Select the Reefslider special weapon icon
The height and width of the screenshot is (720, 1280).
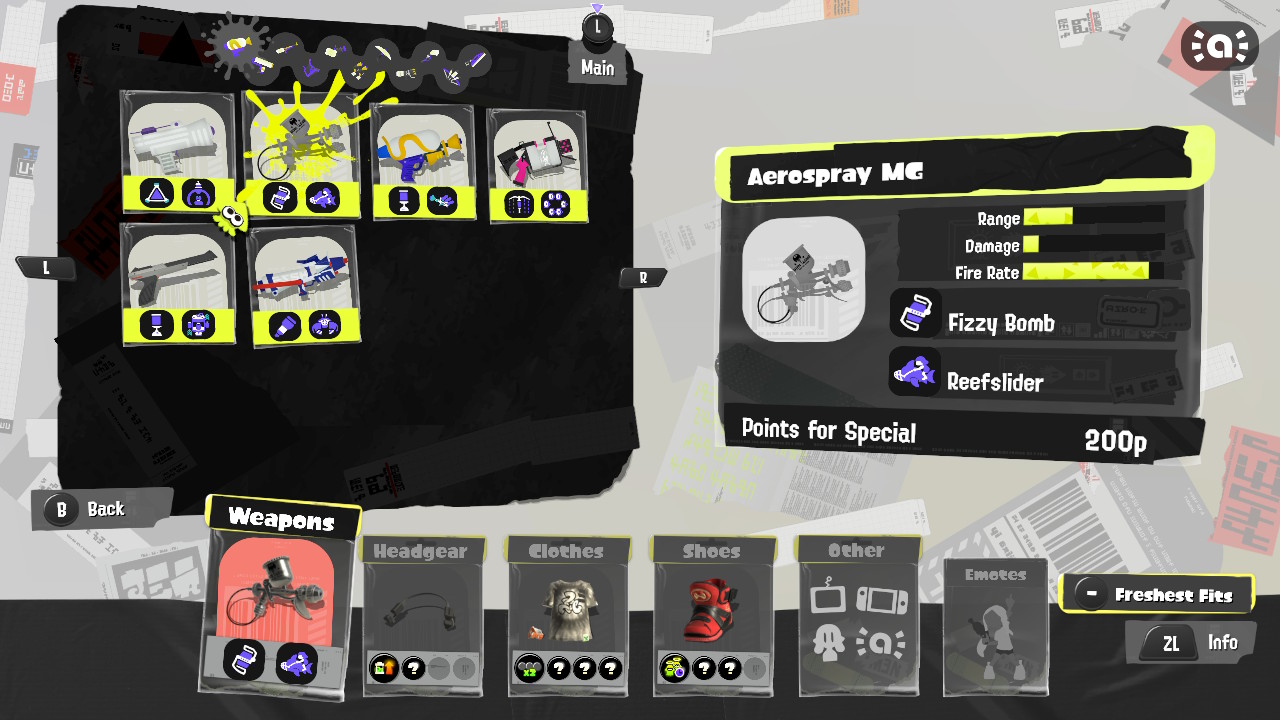[916, 372]
